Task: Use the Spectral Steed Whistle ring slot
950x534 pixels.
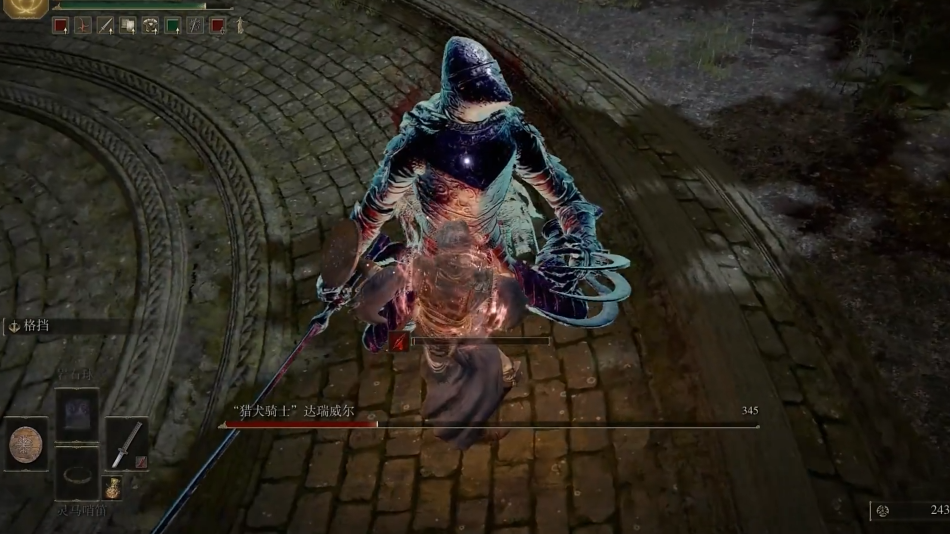Action: pos(76,472)
